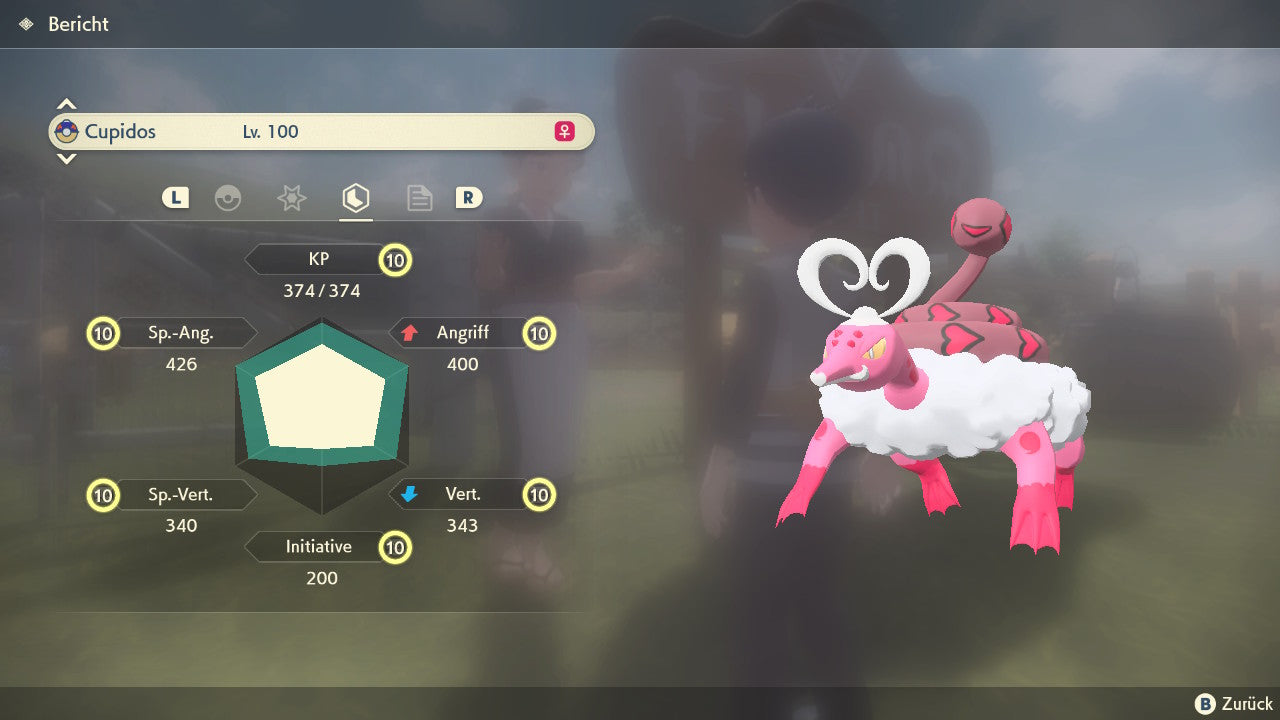1280x720 pixels.
Task: Switch to the Poké Ball info tab
Action: 228,198
